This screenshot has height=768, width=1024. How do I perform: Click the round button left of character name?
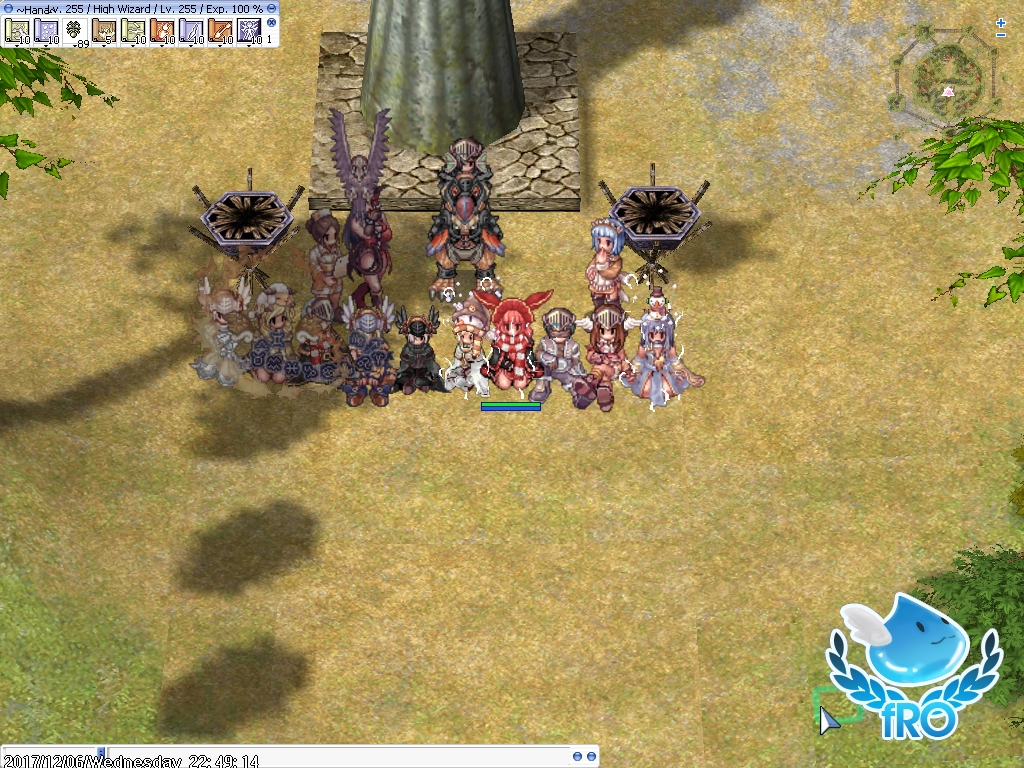click(x=7, y=7)
